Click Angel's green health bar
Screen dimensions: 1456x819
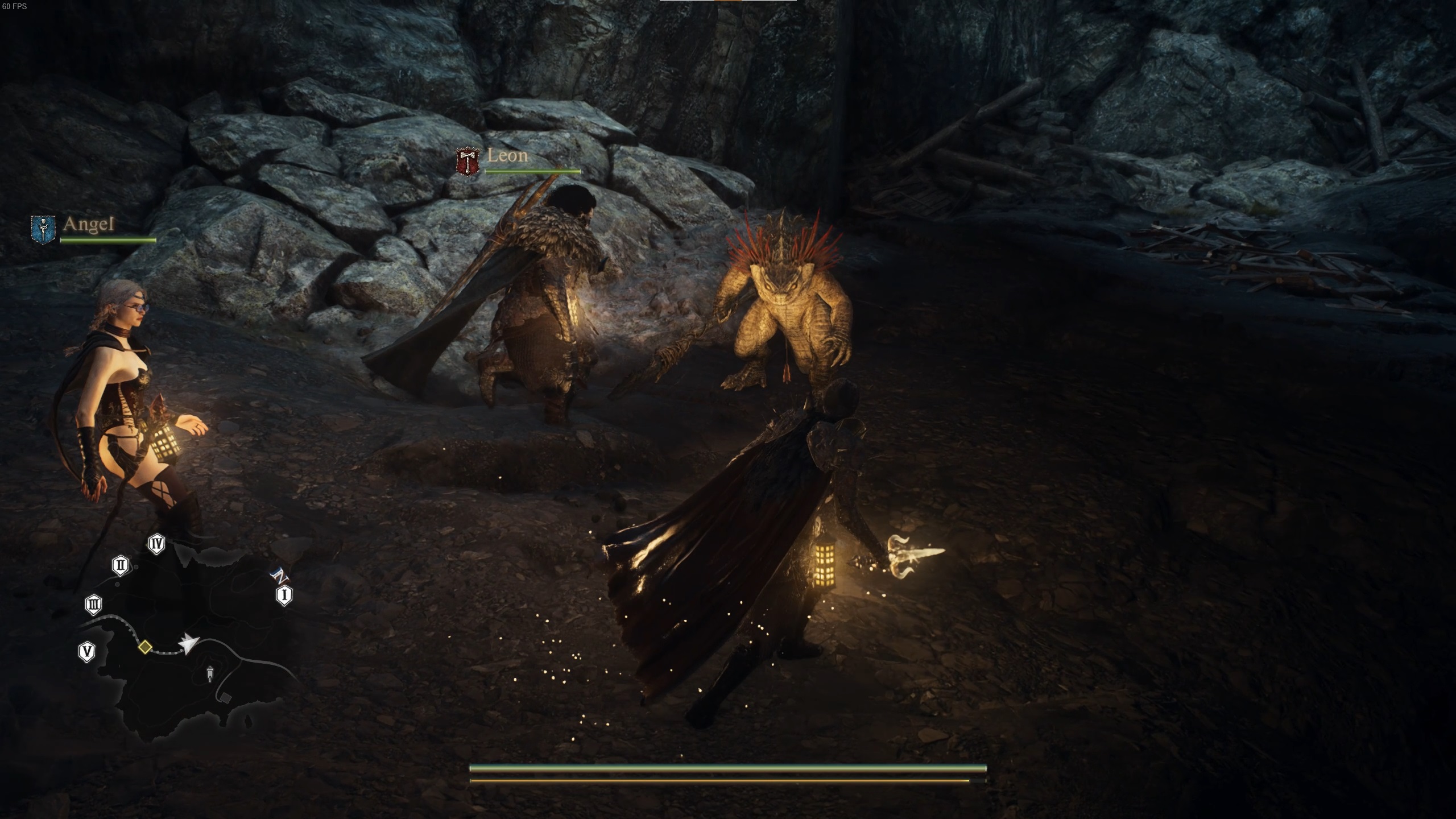tap(107, 239)
